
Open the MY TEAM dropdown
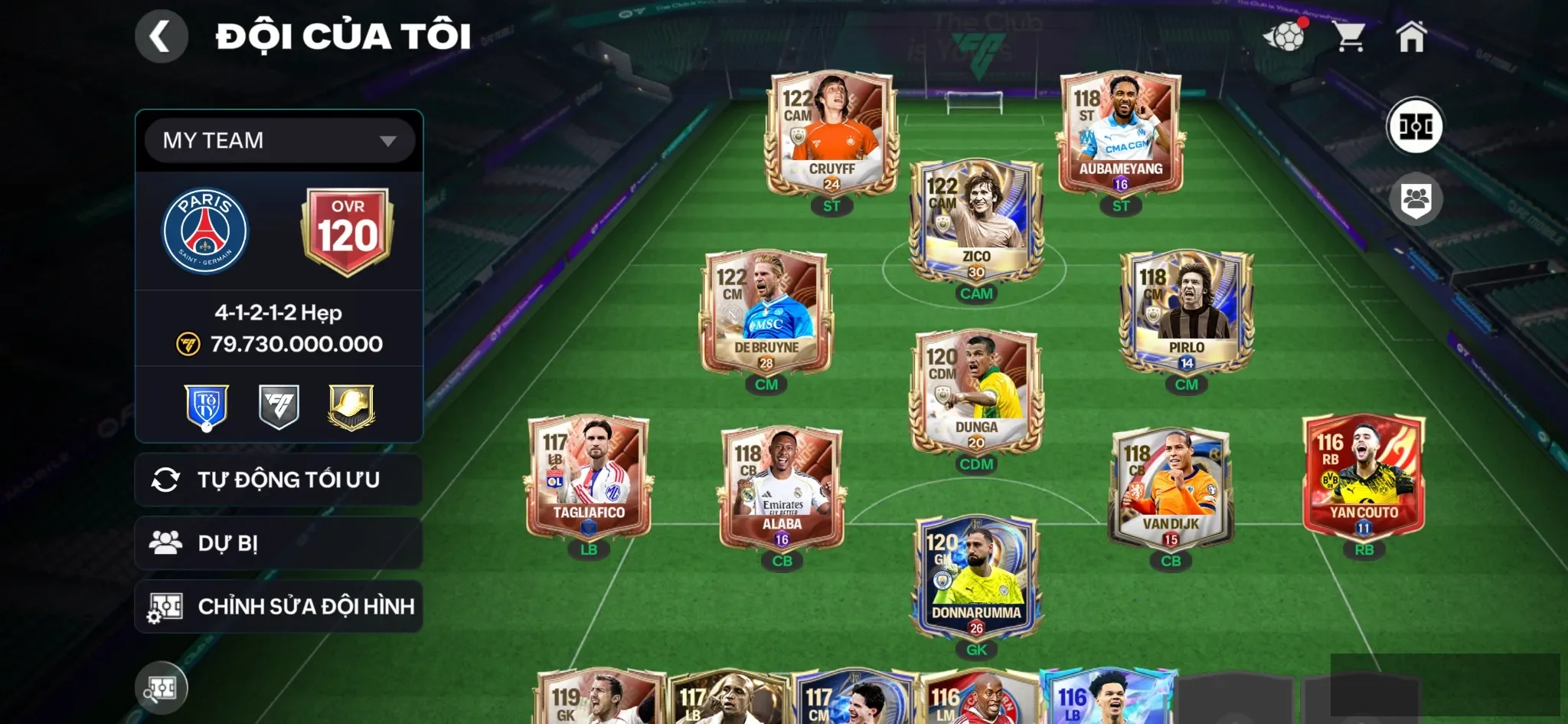point(279,140)
